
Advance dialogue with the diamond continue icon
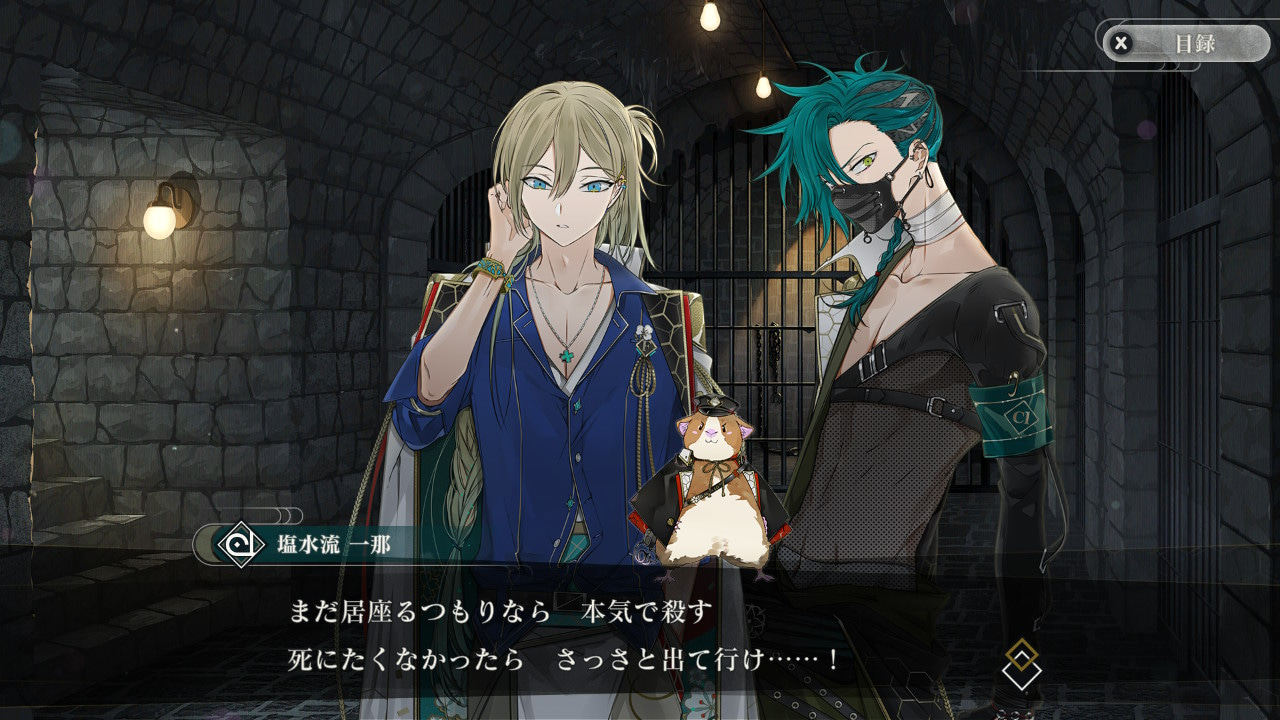click(x=1021, y=666)
